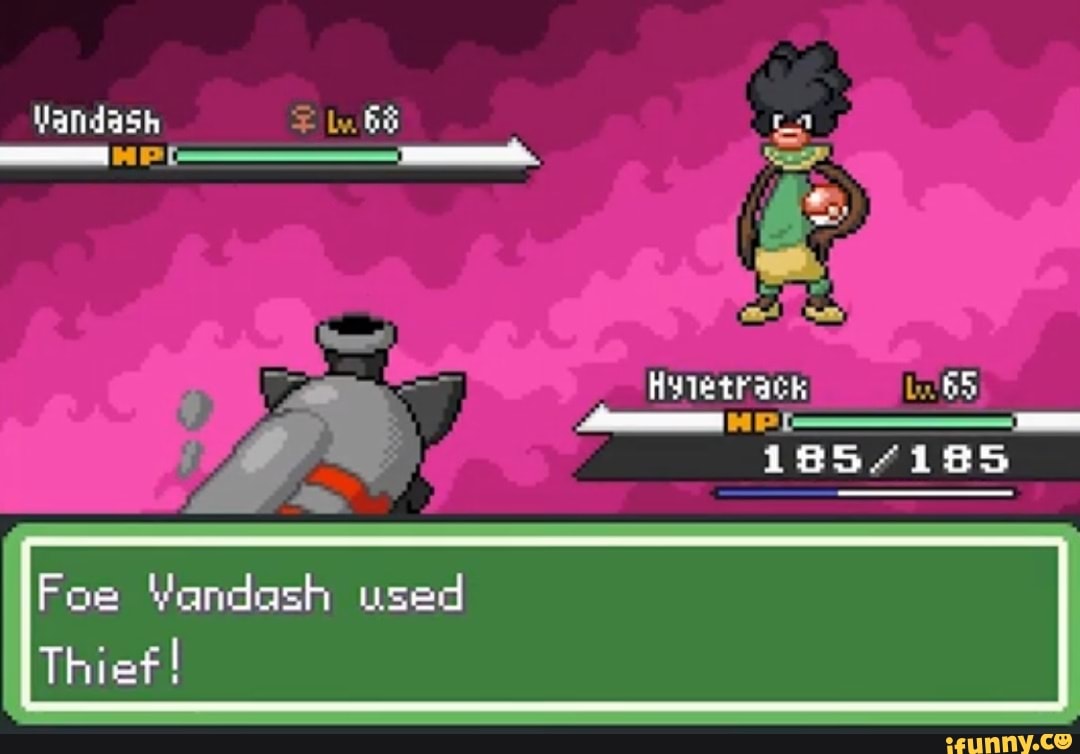Click the ifunny.co watermark logo
Screen dimensions: 1080x754
(x=1011, y=740)
